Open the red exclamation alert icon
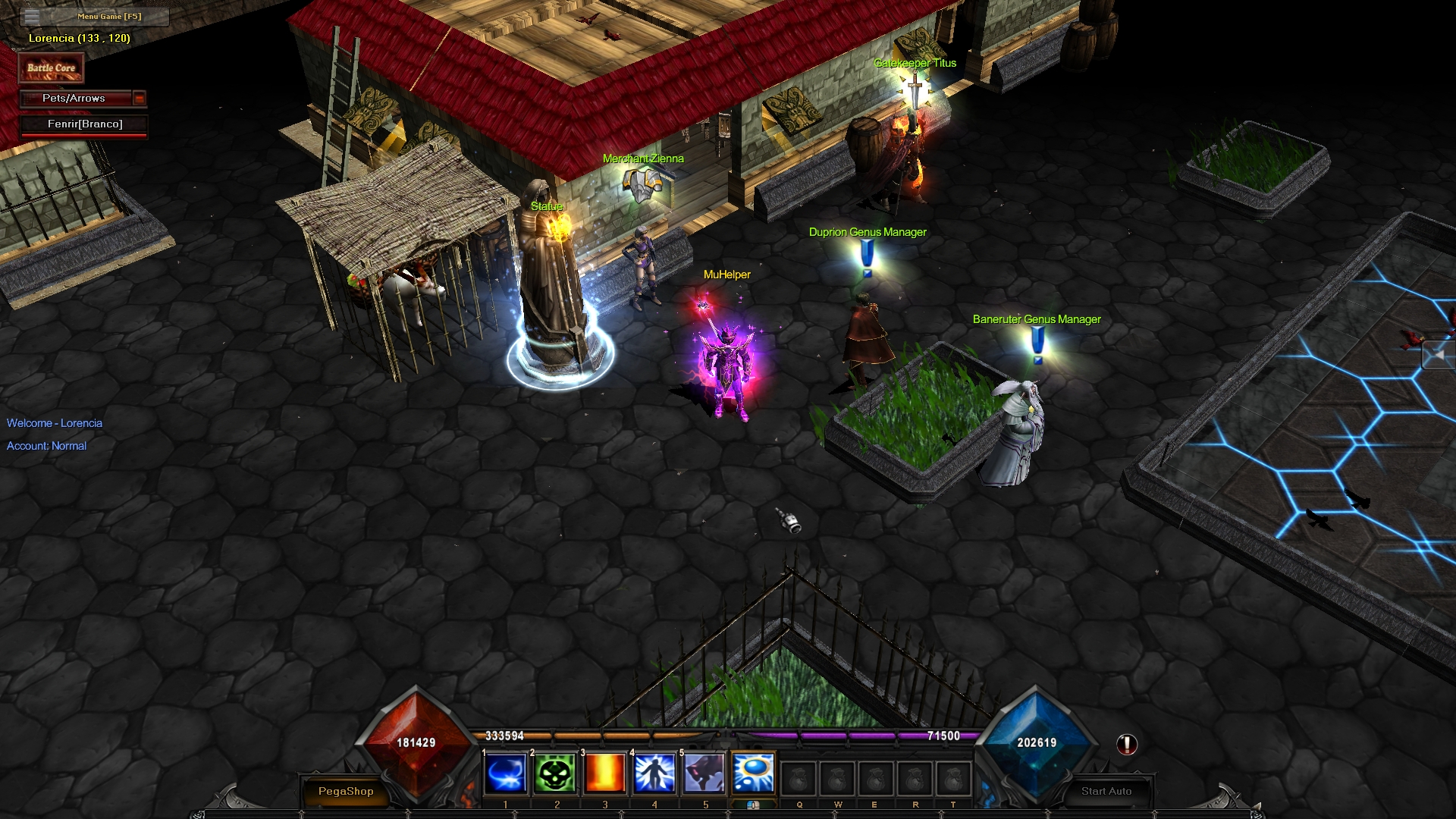Screen dimensions: 1456x819 [x=1127, y=745]
